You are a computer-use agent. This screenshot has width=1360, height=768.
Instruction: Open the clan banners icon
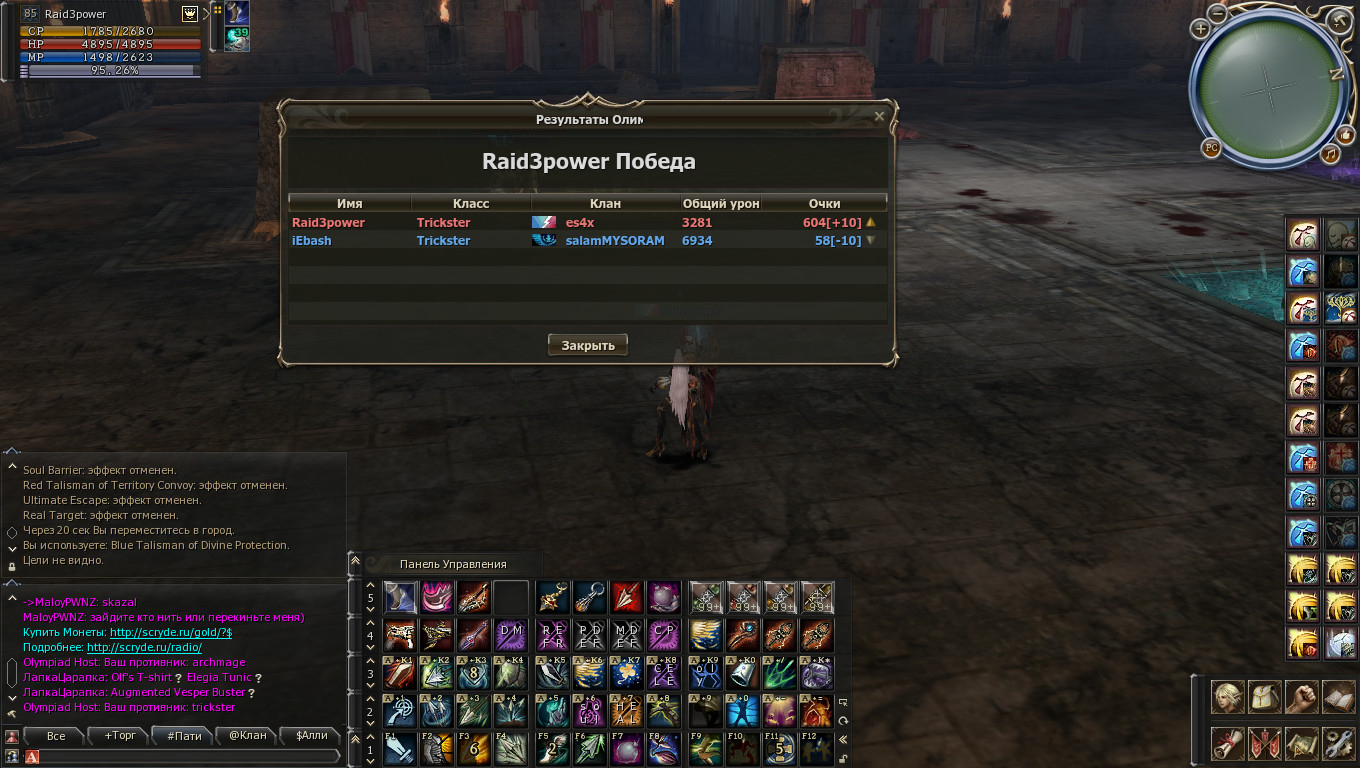[1266, 743]
